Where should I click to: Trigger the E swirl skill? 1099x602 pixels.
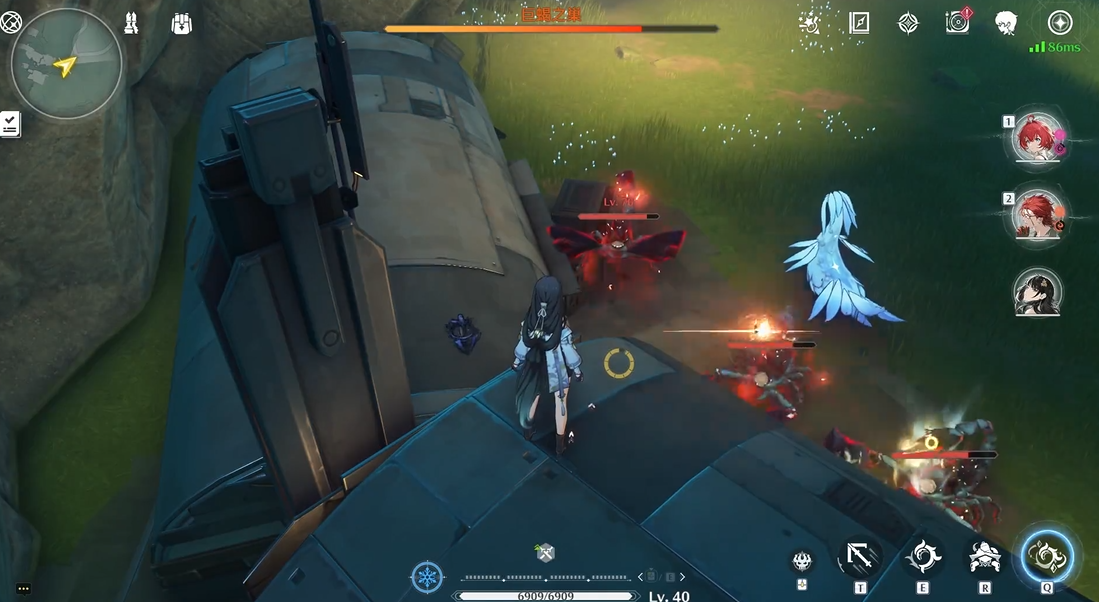pyautogui.click(x=922, y=557)
